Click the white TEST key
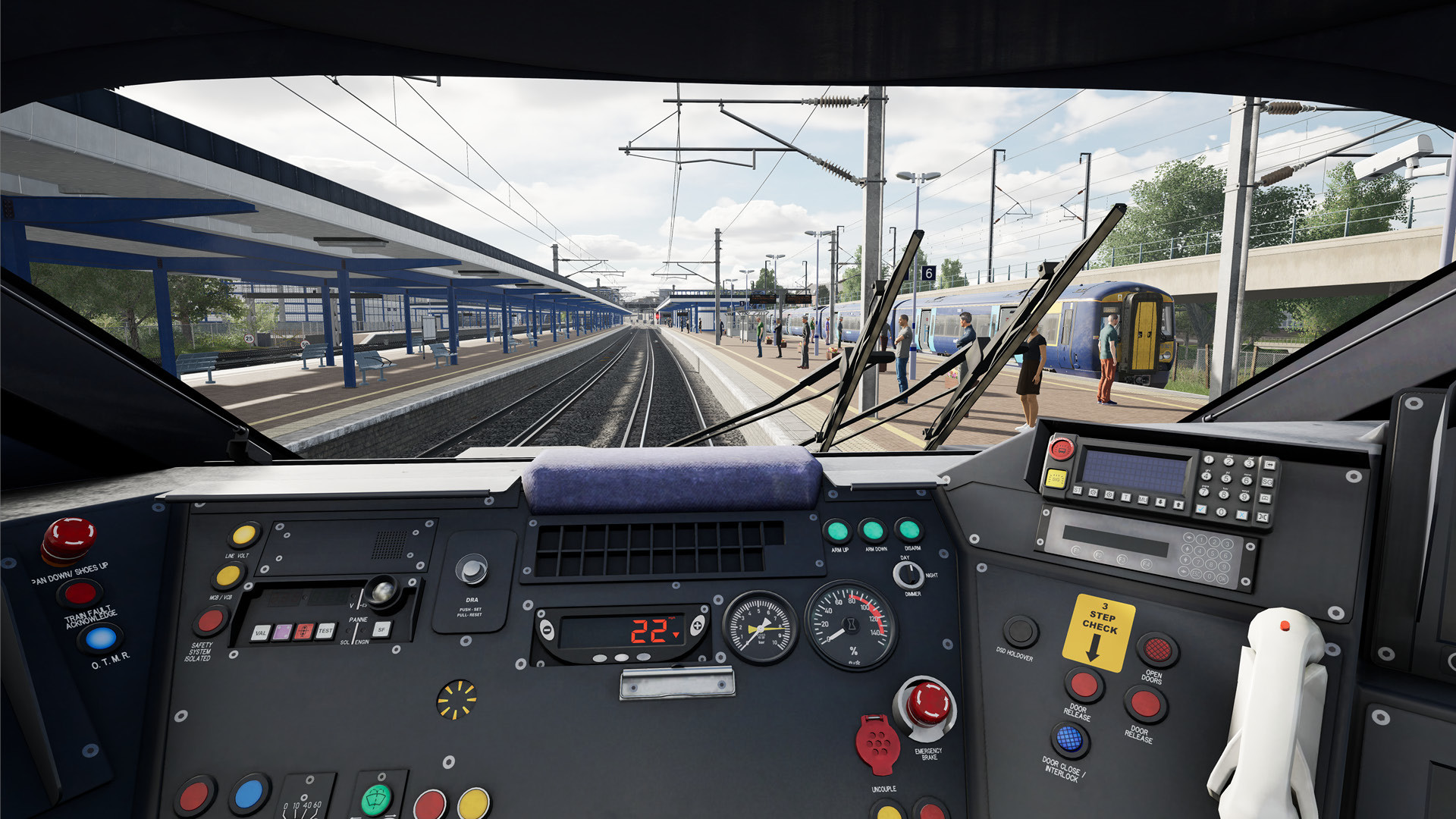This screenshot has width=1456, height=819. point(325,630)
